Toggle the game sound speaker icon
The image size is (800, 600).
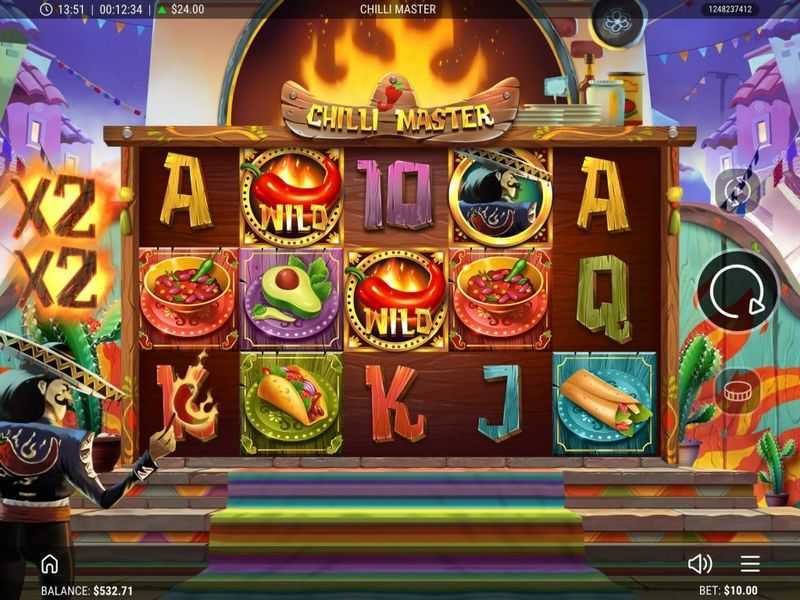point(700,564)
